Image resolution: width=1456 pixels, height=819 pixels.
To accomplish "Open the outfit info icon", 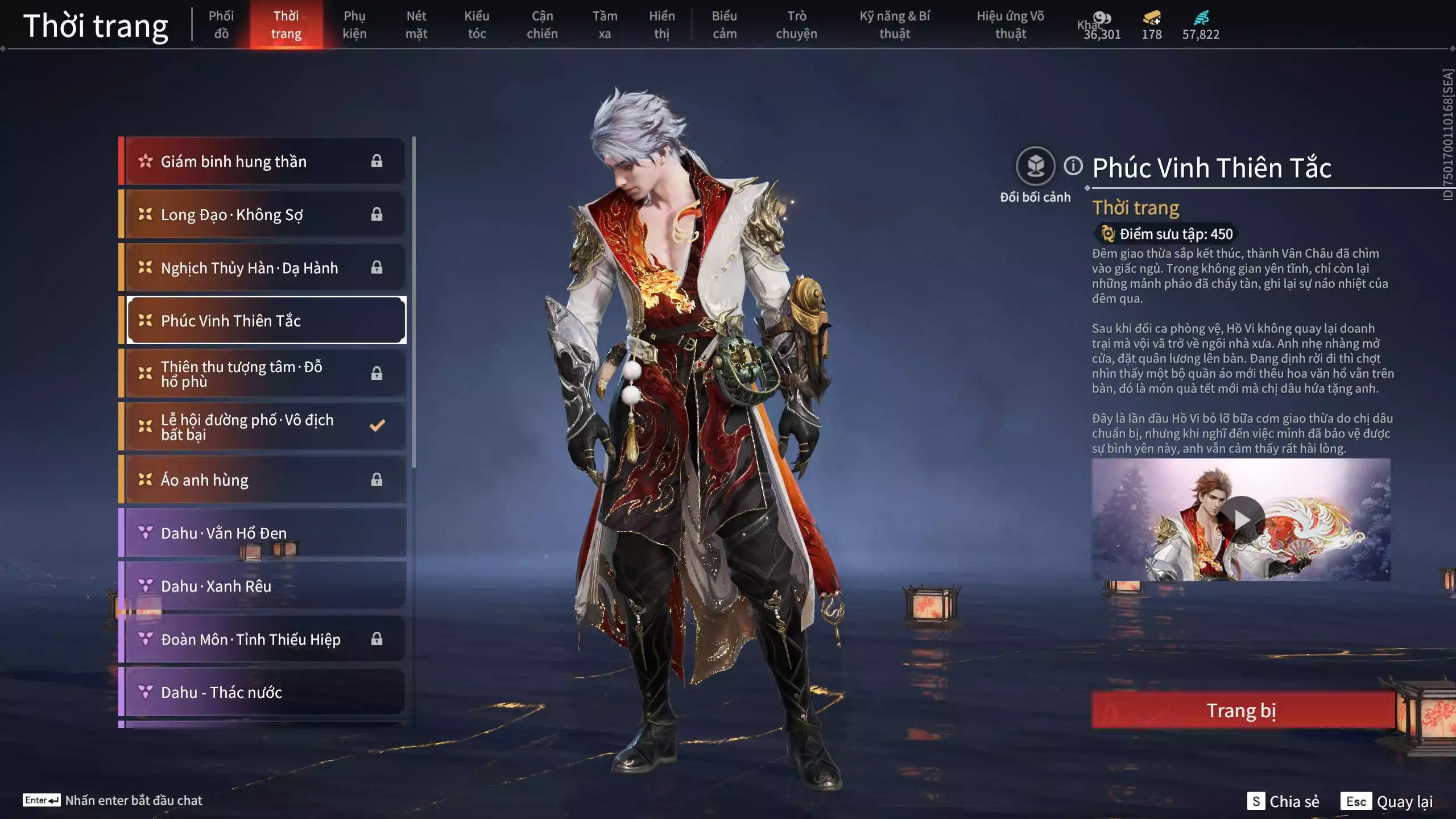I will [1073, 166].
